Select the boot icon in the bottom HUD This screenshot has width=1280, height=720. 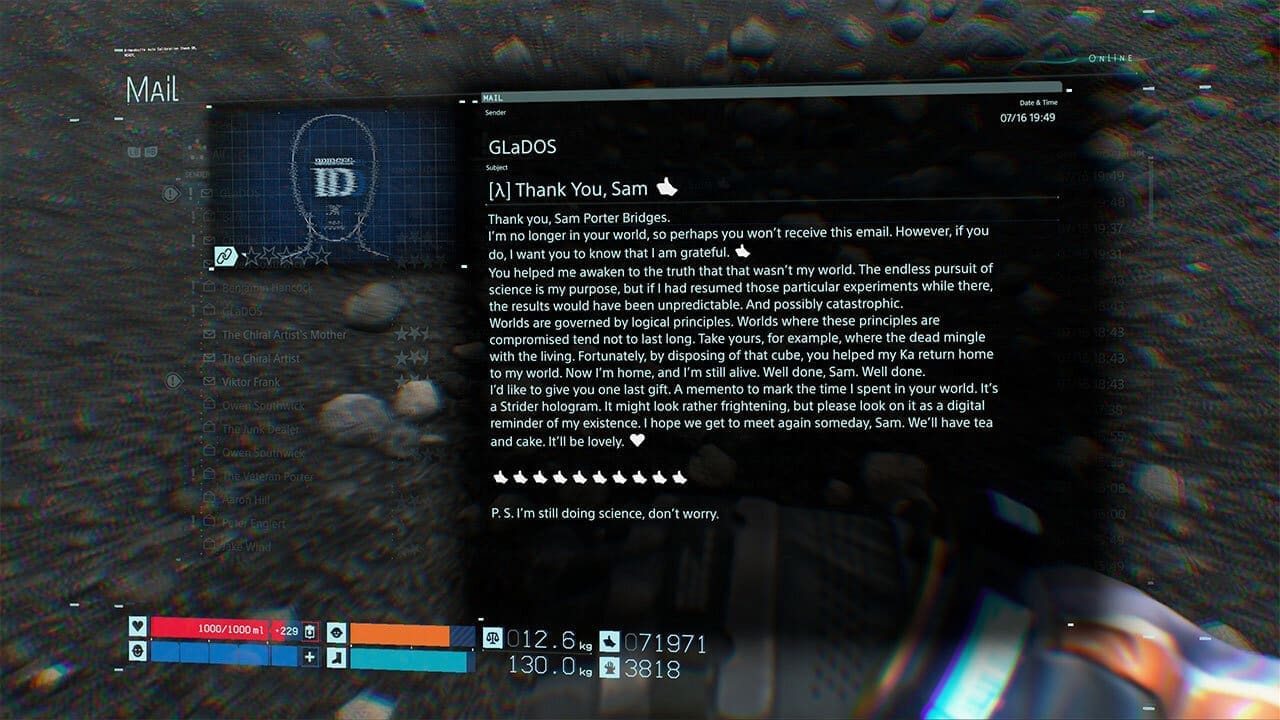[337, 656]
